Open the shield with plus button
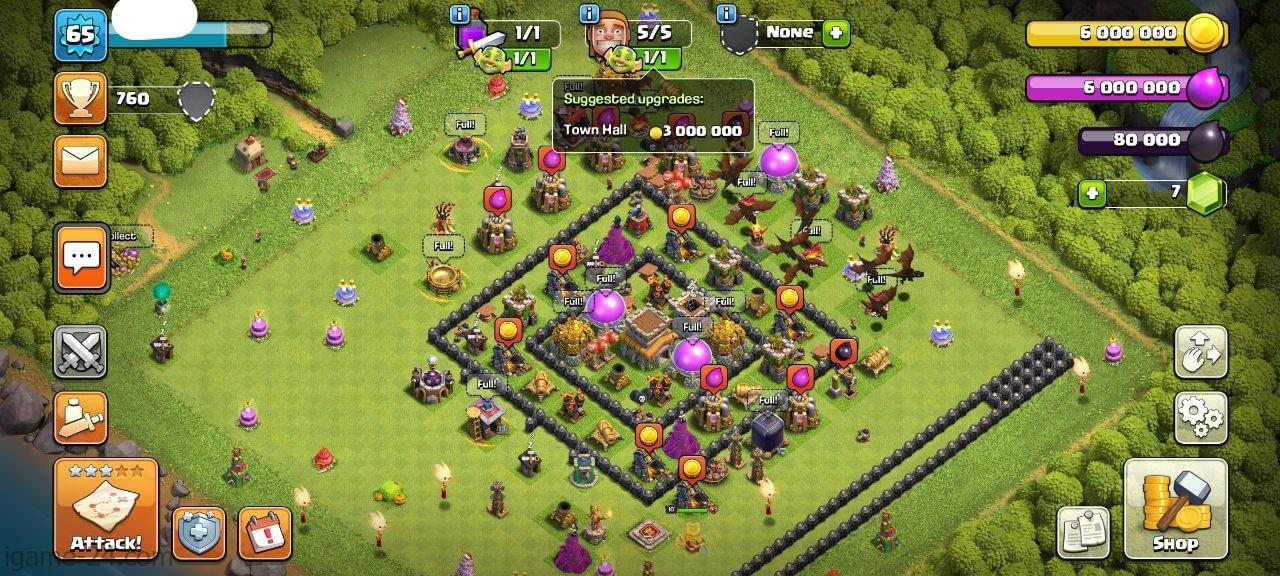Screen dimensions: 1280x576 tap(199, 533)
